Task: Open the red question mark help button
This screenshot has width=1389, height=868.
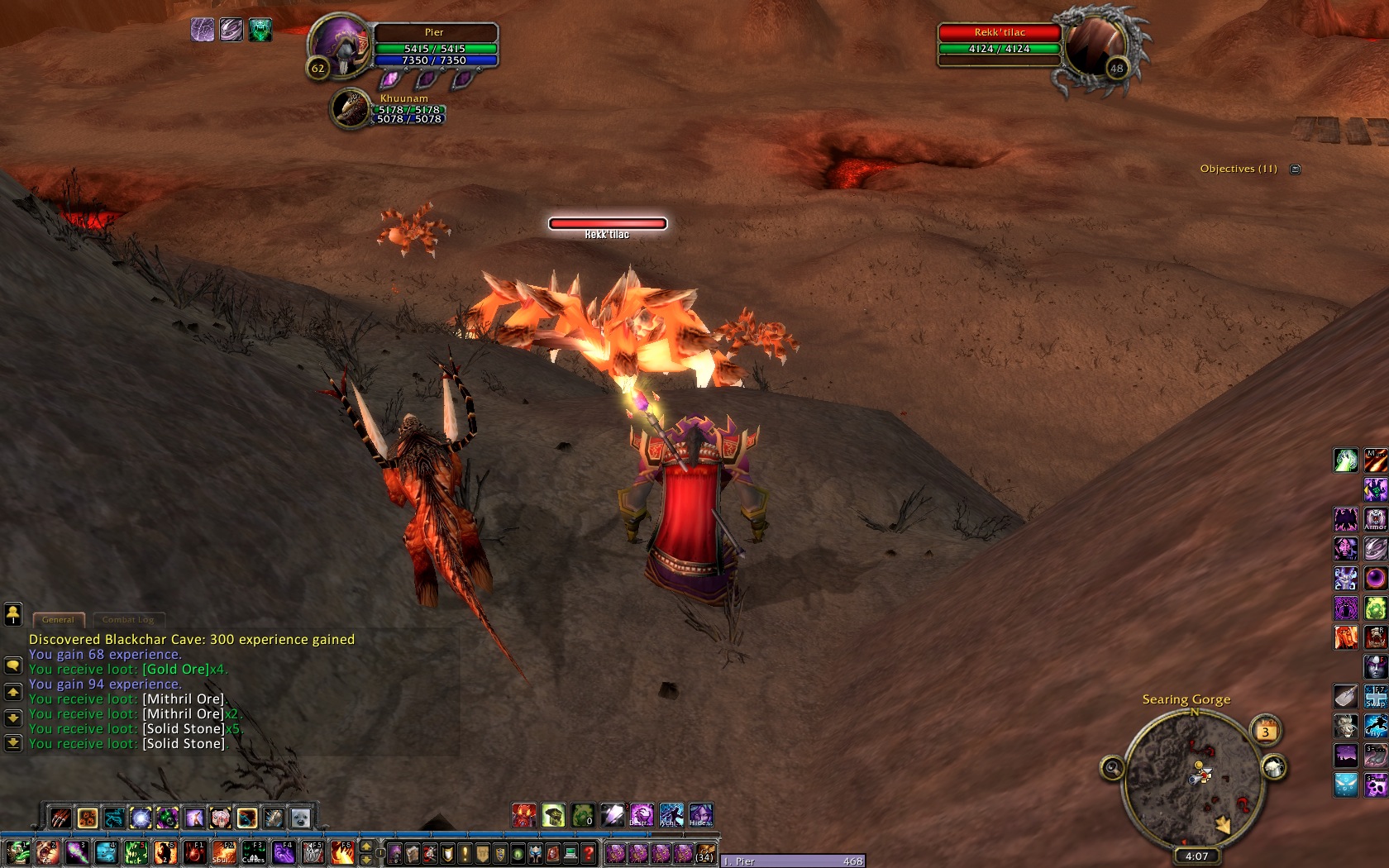Action: click(x=589, y=853)
